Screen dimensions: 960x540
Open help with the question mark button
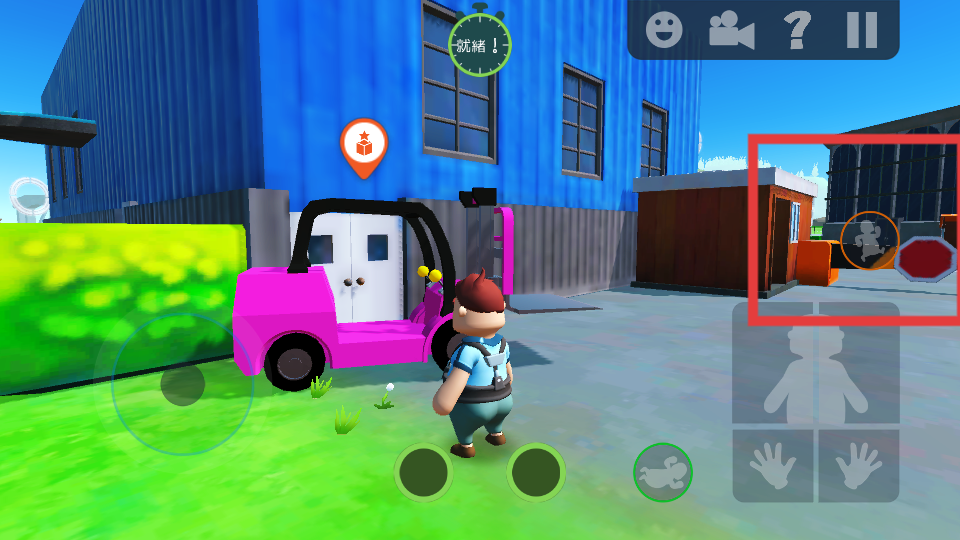click(x=797, y=30)
